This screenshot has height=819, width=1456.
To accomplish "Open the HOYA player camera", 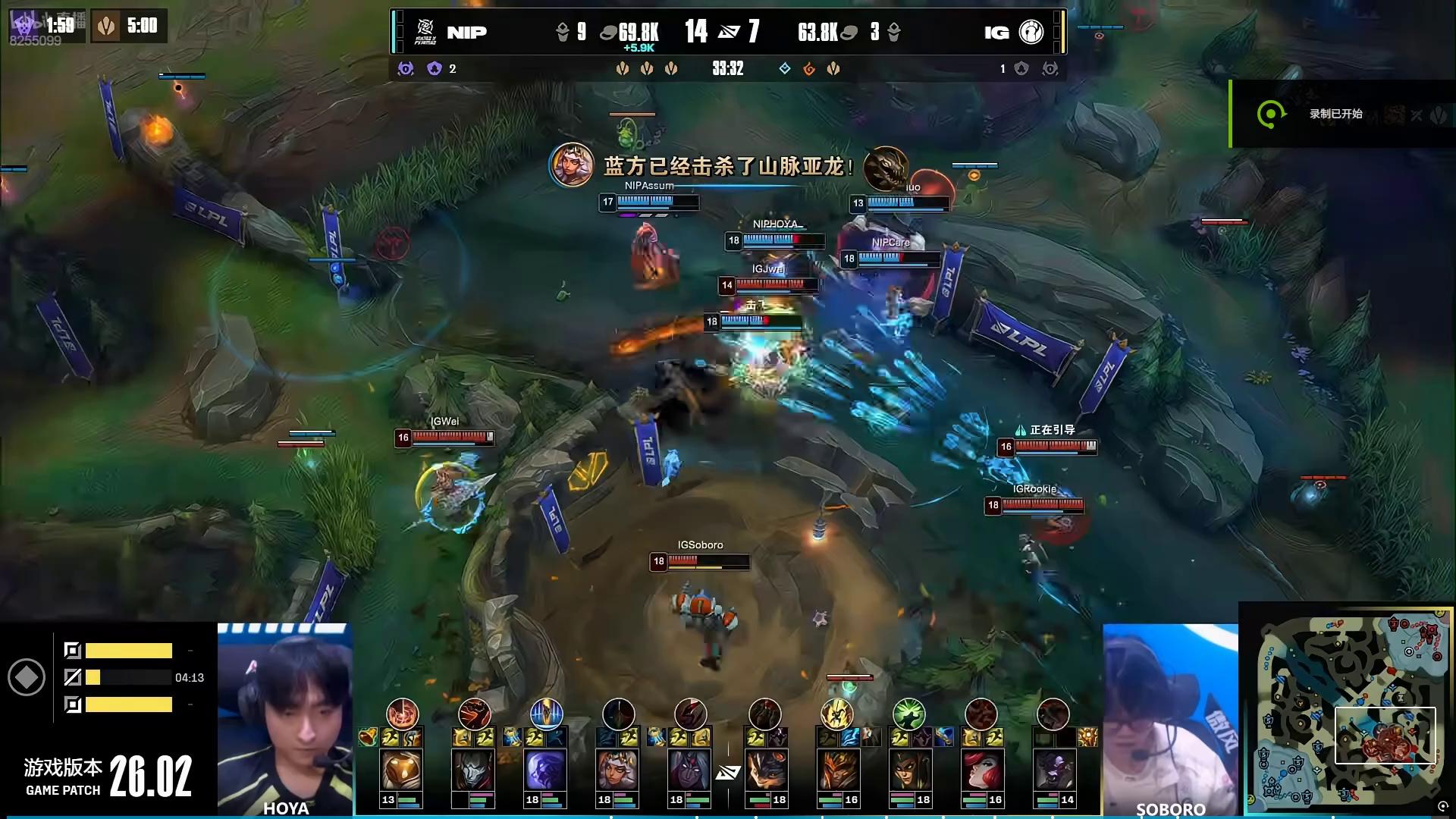I will 285,719.
